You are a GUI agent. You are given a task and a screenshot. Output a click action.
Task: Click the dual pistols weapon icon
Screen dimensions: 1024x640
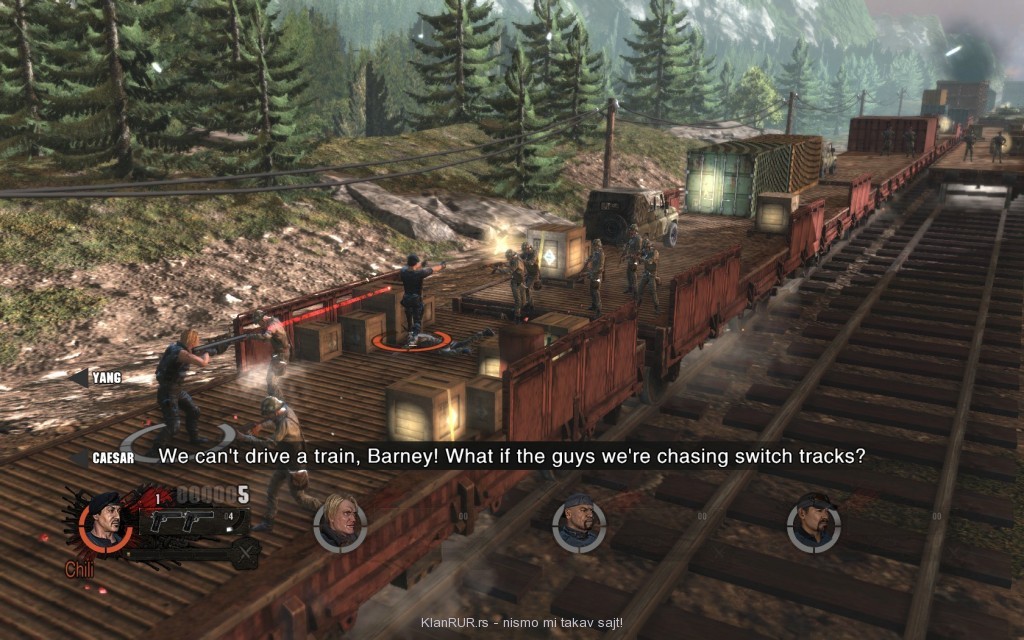[182, 521]
